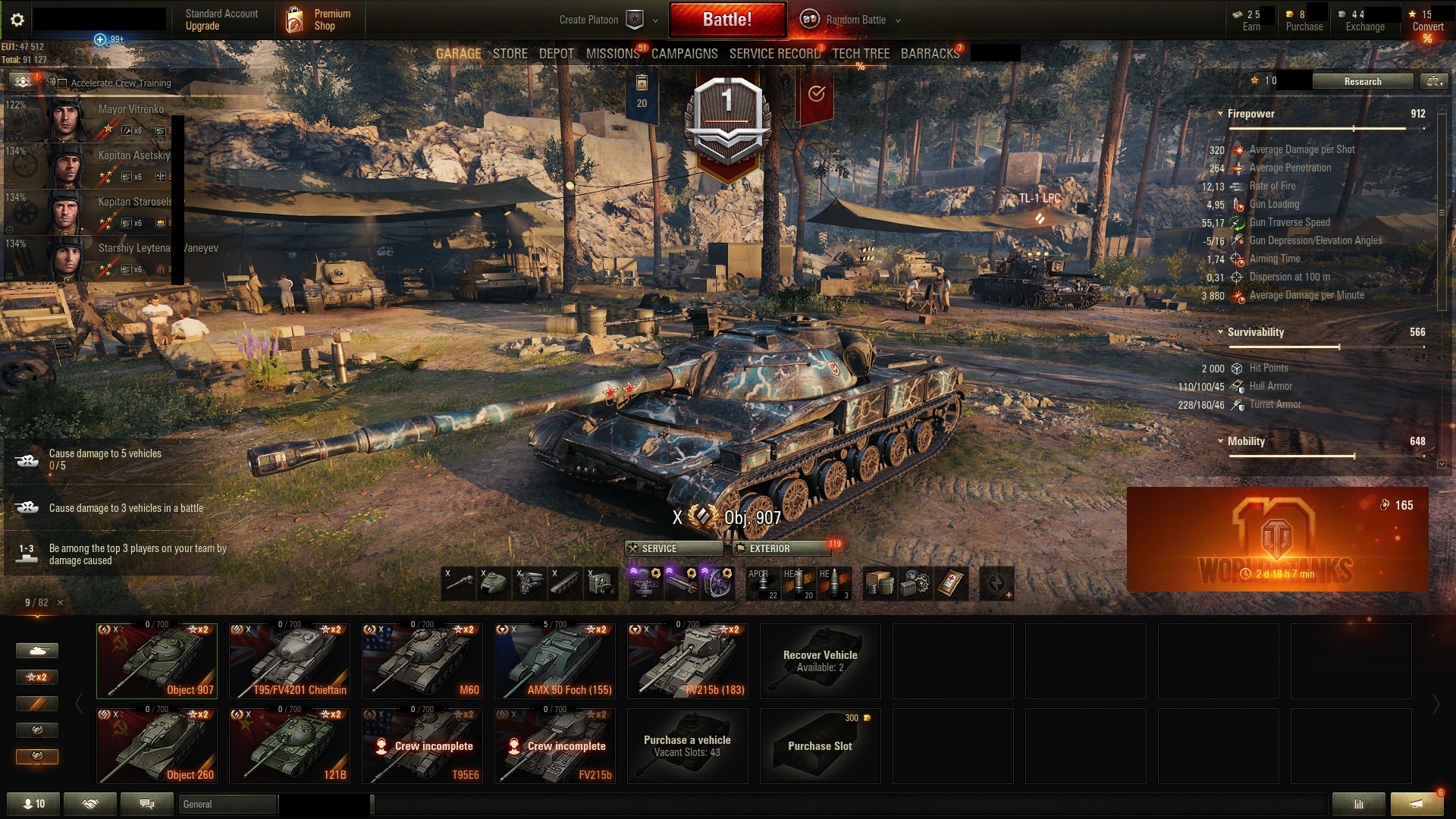1456x819 pixels.
Task: Toggle the vehicle type filter in carousel sidebar
Action: [x=37, y=651]
